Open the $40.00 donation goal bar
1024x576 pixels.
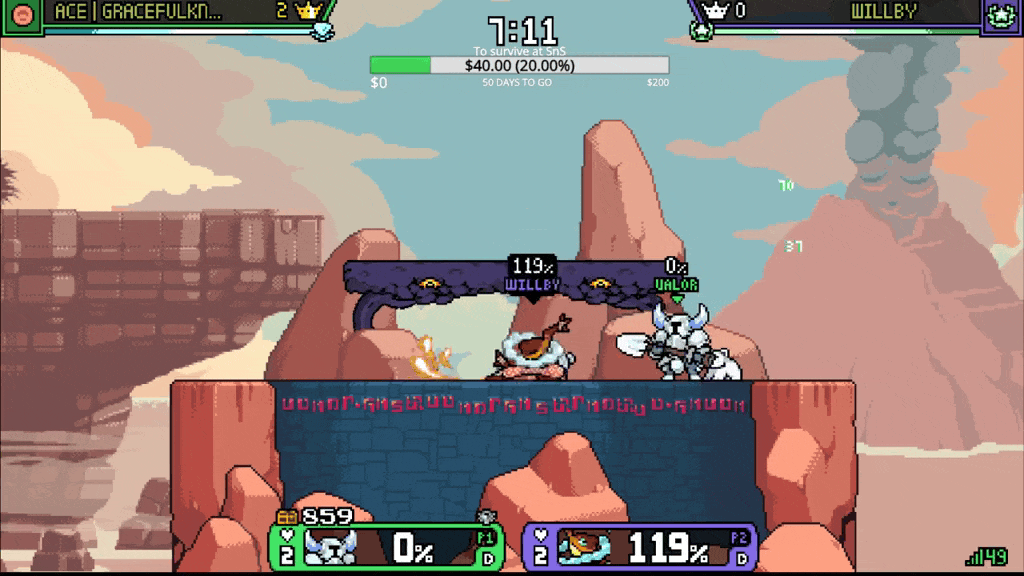click(x=519, y=65)
